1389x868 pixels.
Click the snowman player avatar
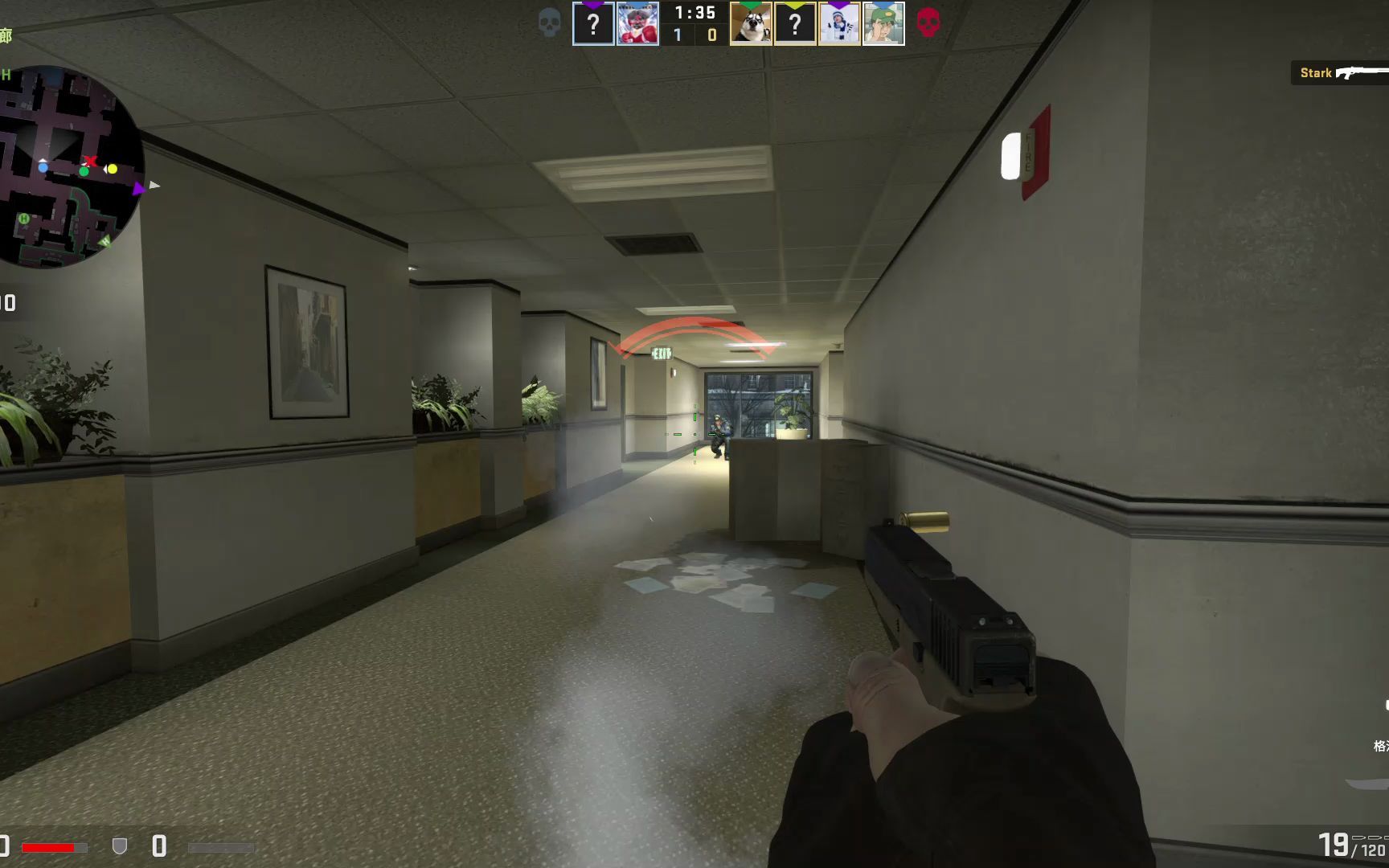click(838, 24)
